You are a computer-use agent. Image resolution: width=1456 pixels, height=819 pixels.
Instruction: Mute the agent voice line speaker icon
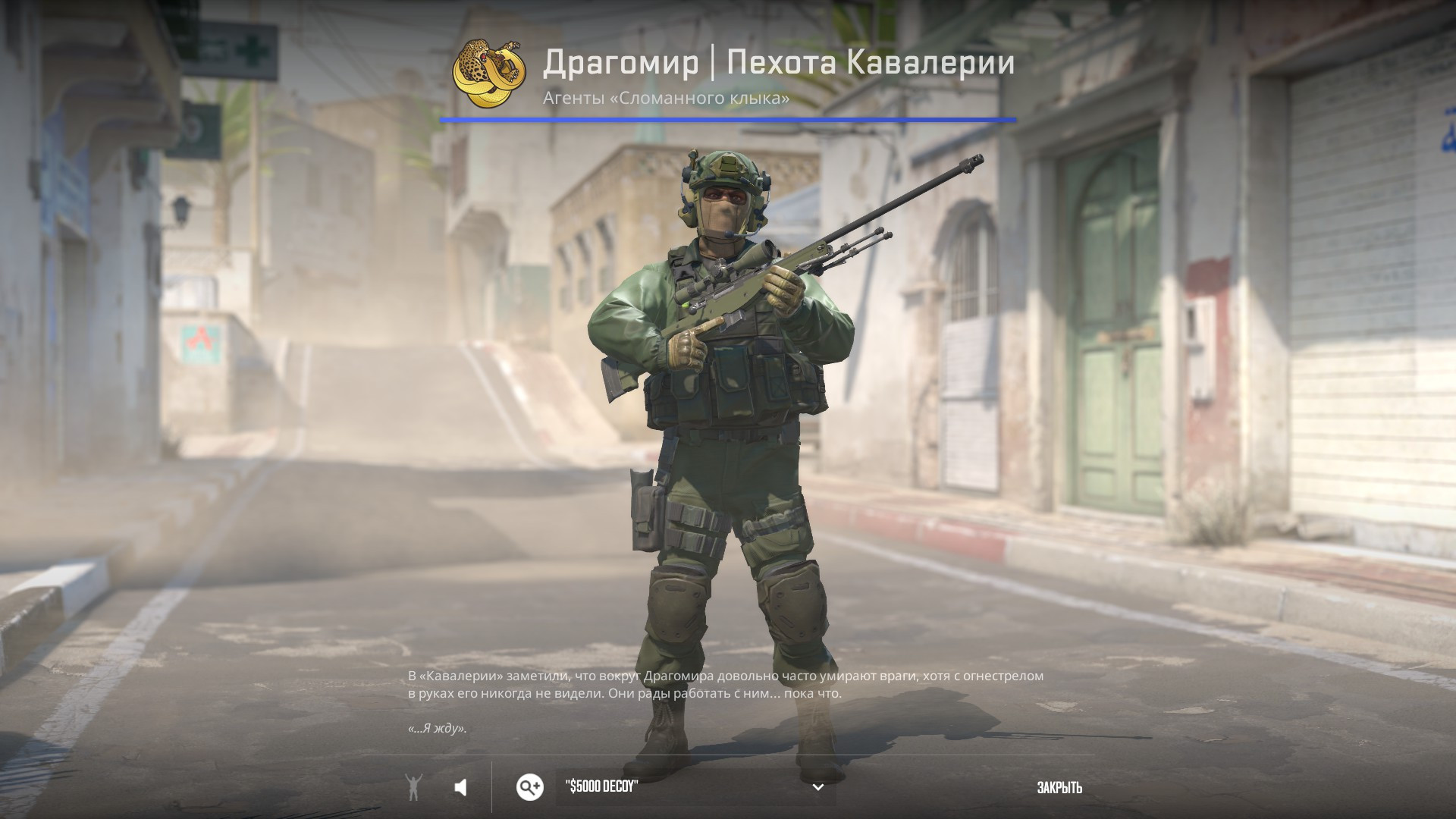tap(462, 788)
